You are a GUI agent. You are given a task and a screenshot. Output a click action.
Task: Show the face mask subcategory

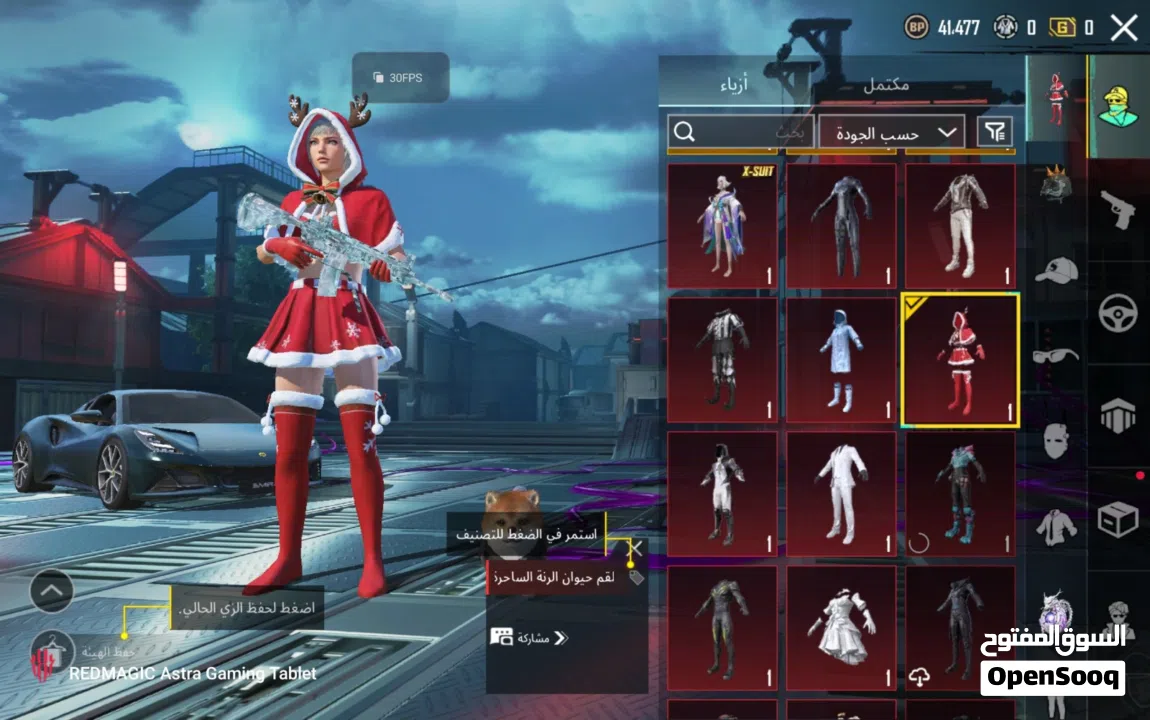coord(1055,440)
